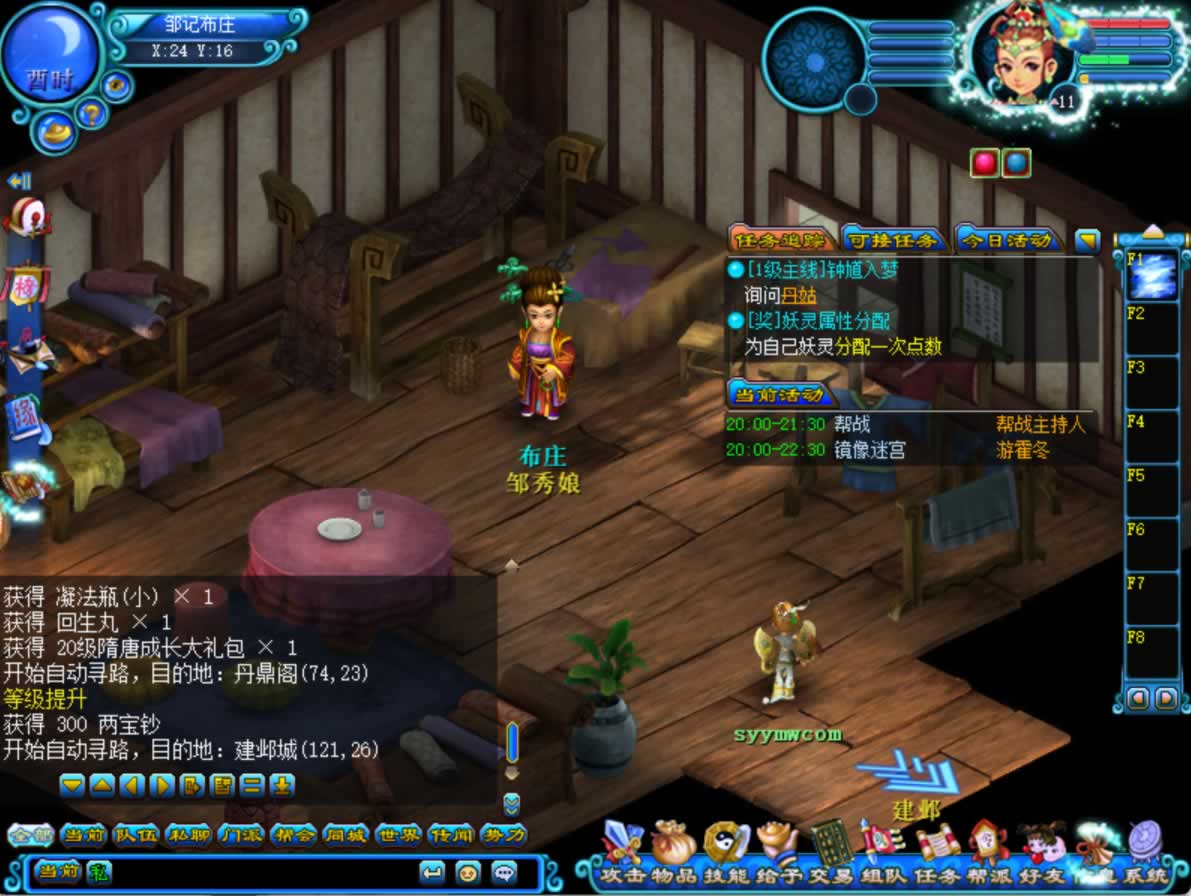Collapse the left sidebar with the arrow
Screen dimensions: 1191x896
[x=19, y=181]
